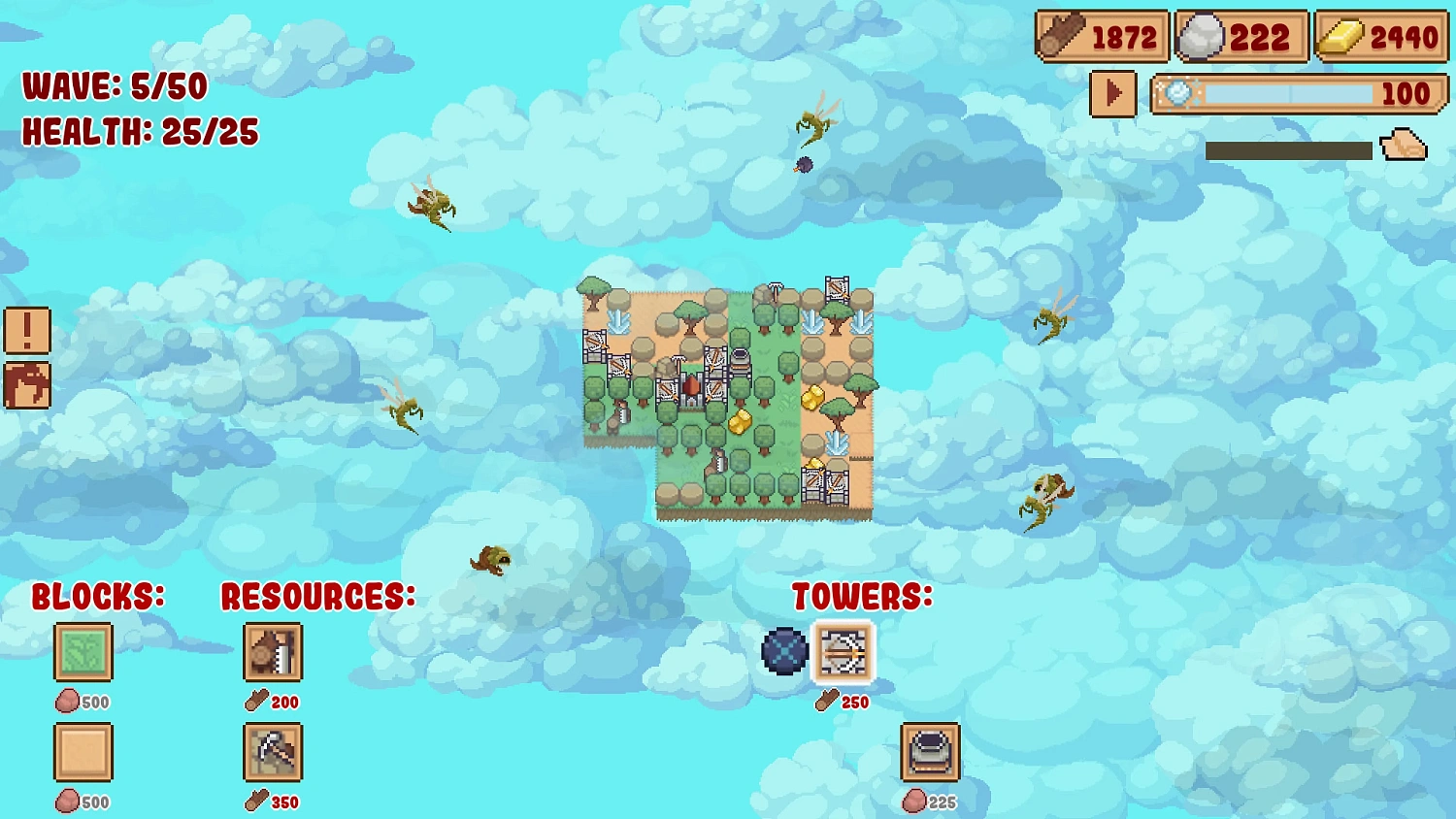Toggle the grass block selection

tap(83, 652)
